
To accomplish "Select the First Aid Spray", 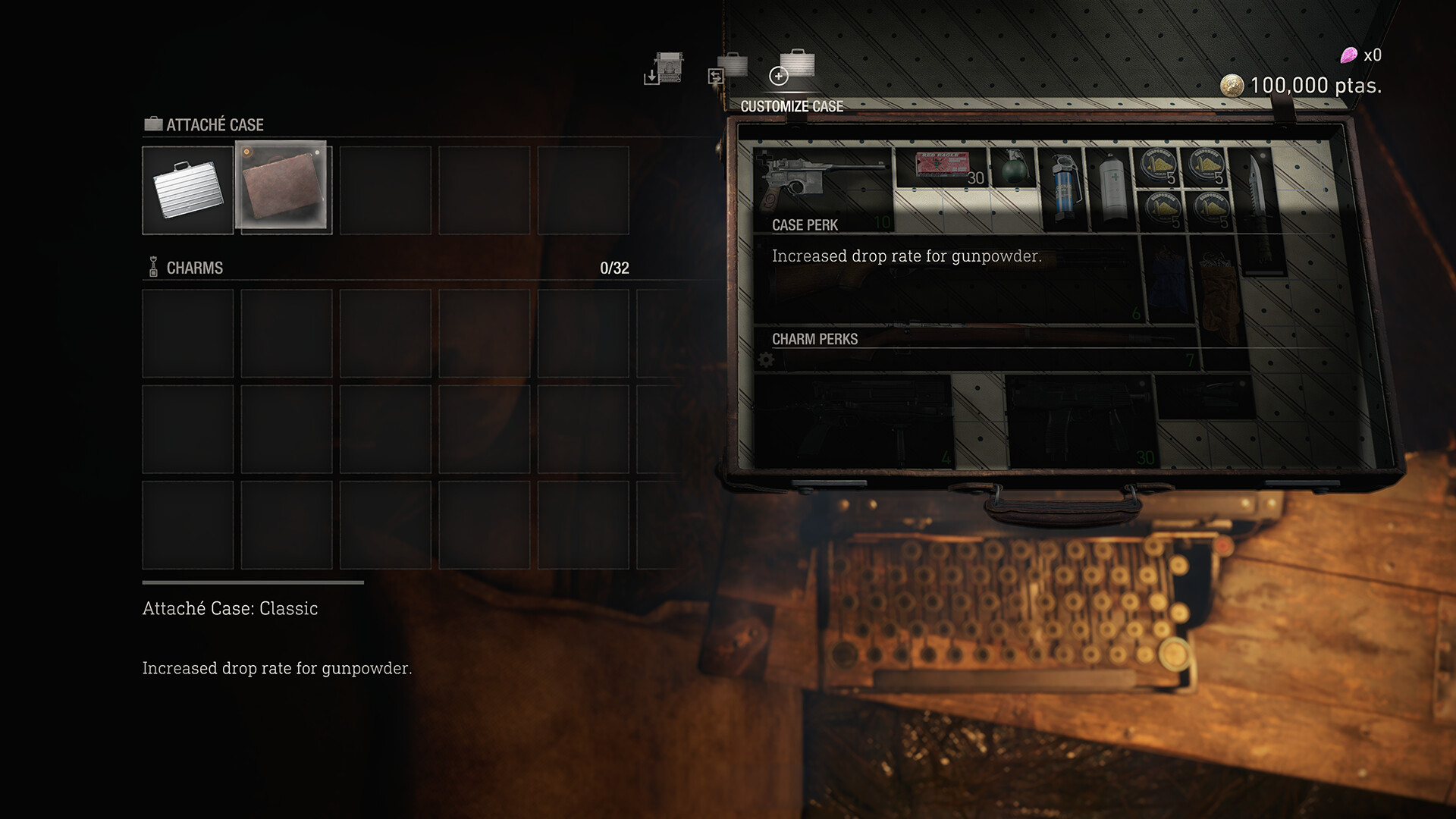I will click(1111, 186).
